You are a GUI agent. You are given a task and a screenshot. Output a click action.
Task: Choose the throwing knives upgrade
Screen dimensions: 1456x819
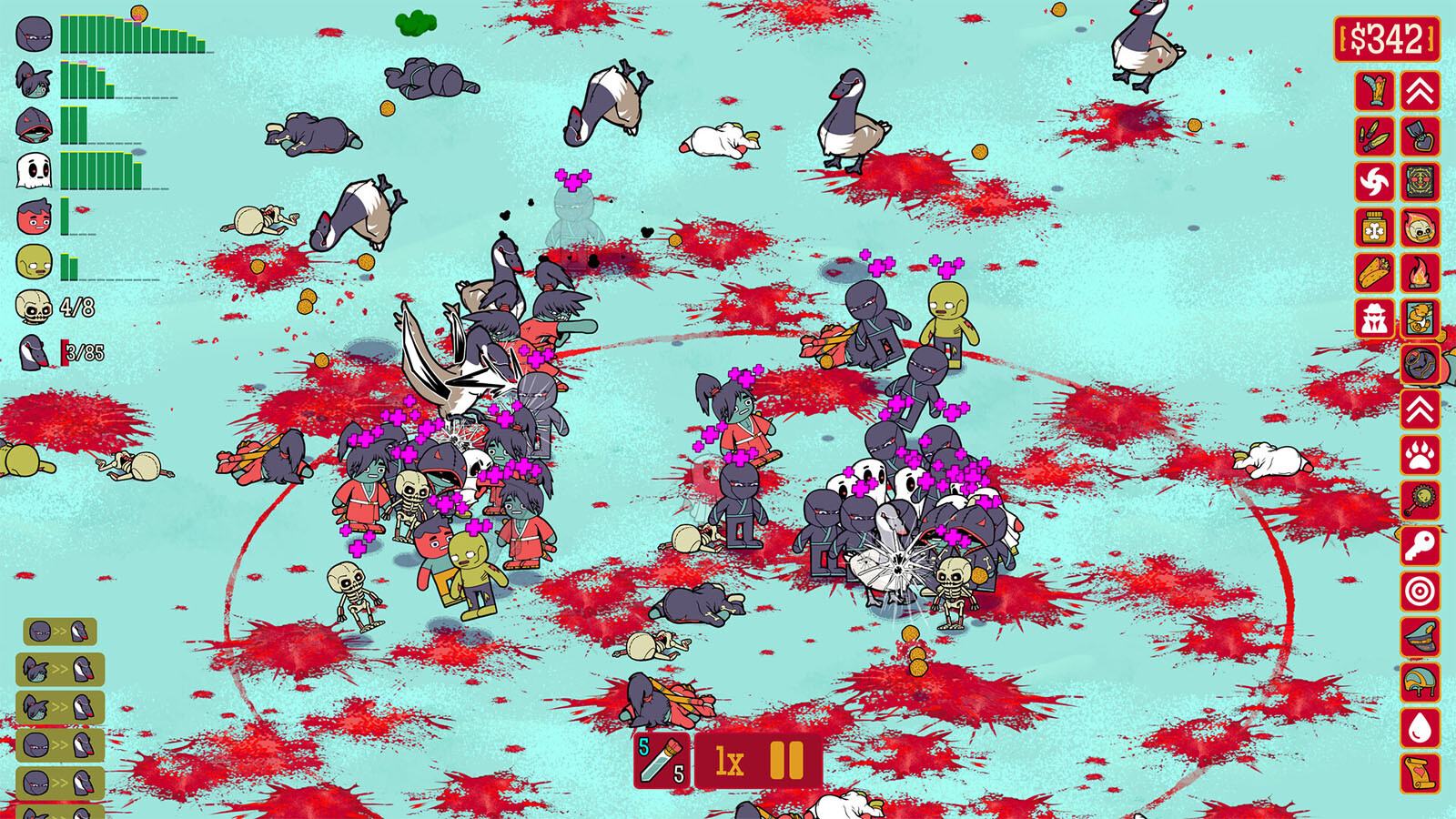coord(1375,136)
